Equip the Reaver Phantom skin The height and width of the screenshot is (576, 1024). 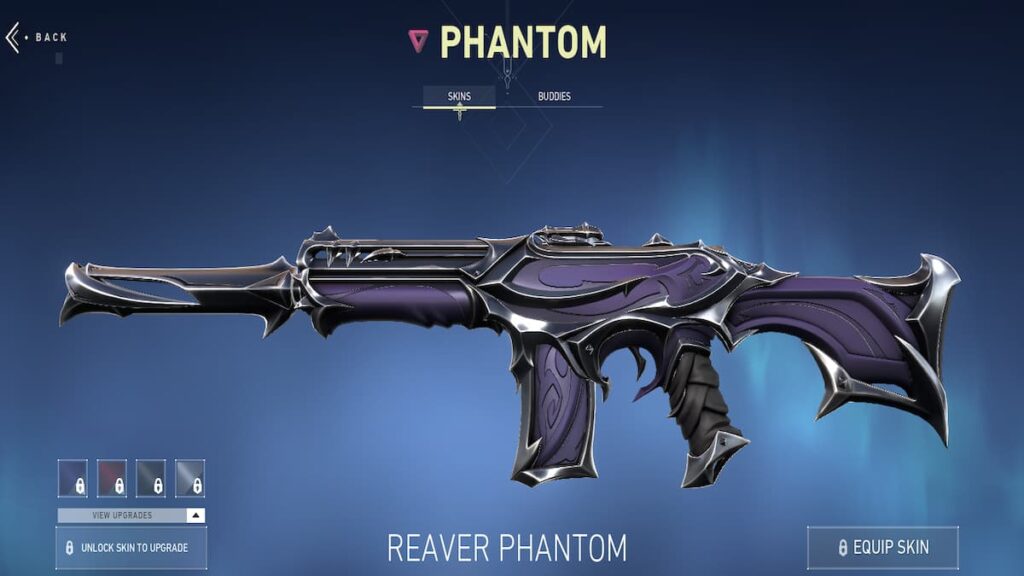(882, 547)
